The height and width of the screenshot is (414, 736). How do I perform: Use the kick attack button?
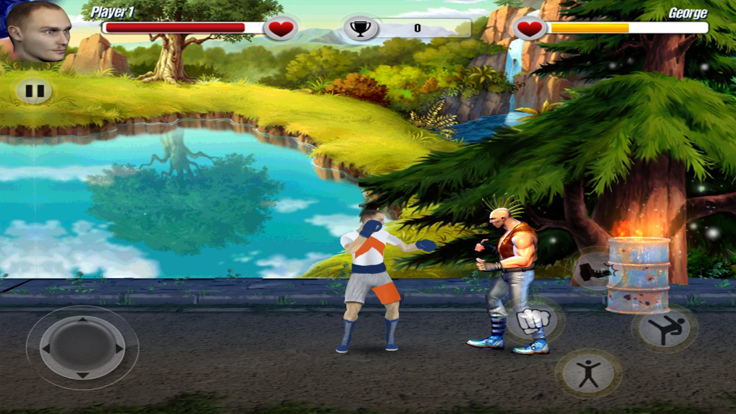(664, 328)
